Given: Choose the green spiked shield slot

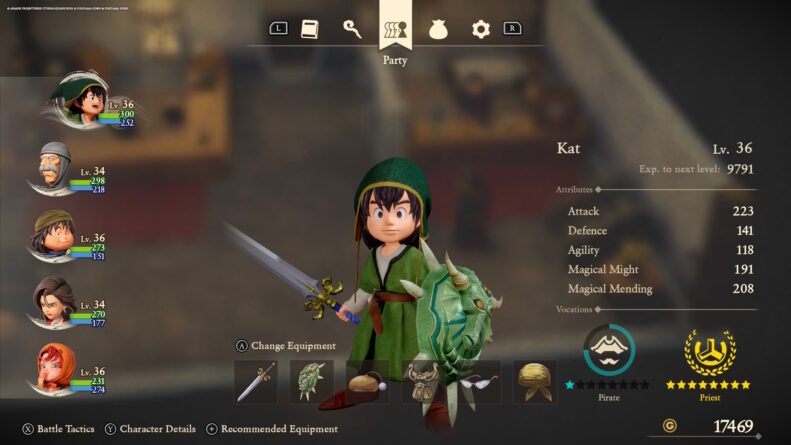Looking at the screenshot, I should click(x=311, y=381).
